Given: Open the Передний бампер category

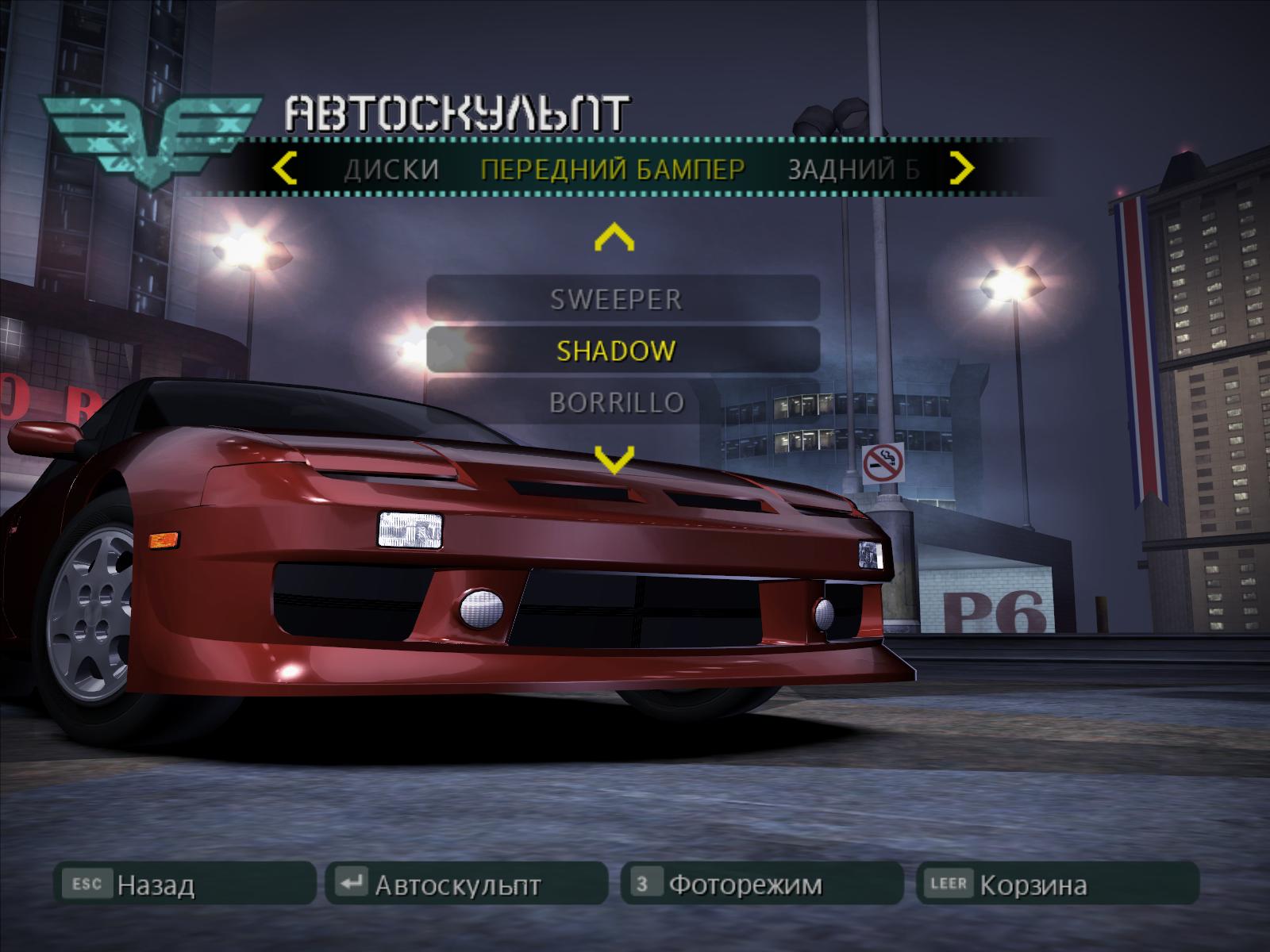Looking at the screenshot, I should 613,169.
